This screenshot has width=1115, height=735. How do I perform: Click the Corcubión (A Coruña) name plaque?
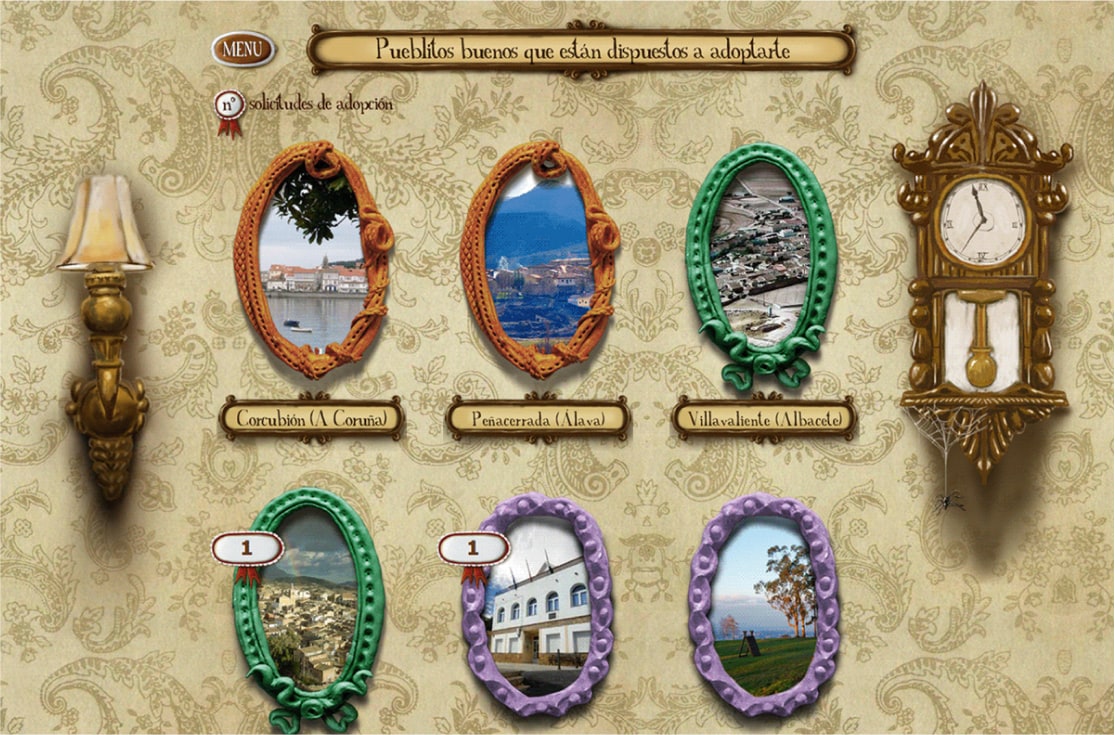[312, 418]
